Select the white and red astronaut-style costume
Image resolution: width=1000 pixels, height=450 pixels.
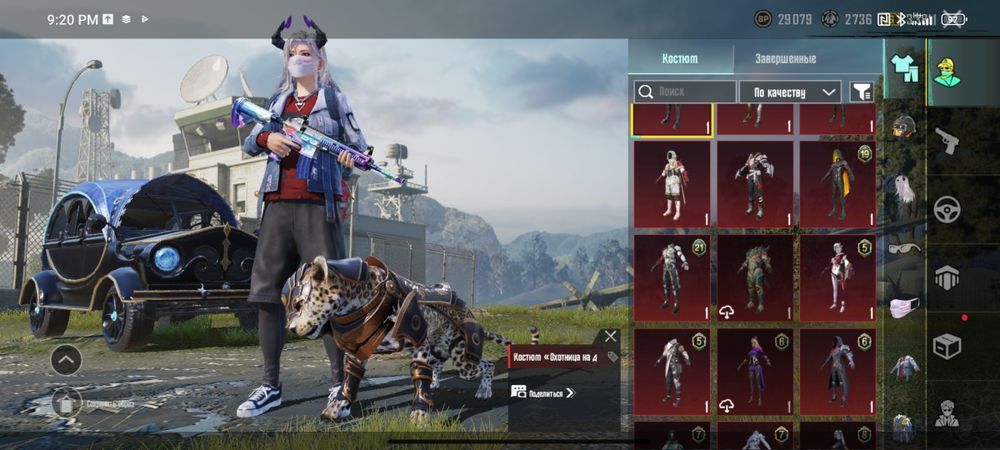click(x=671, y=182)
